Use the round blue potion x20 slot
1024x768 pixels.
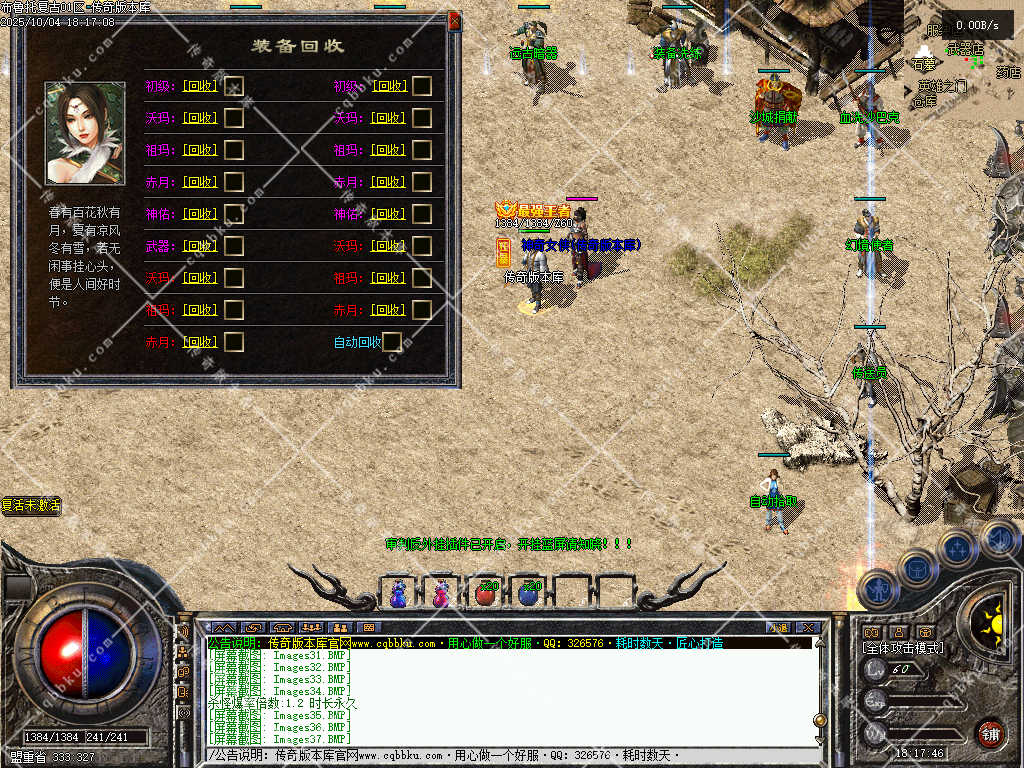529,593
